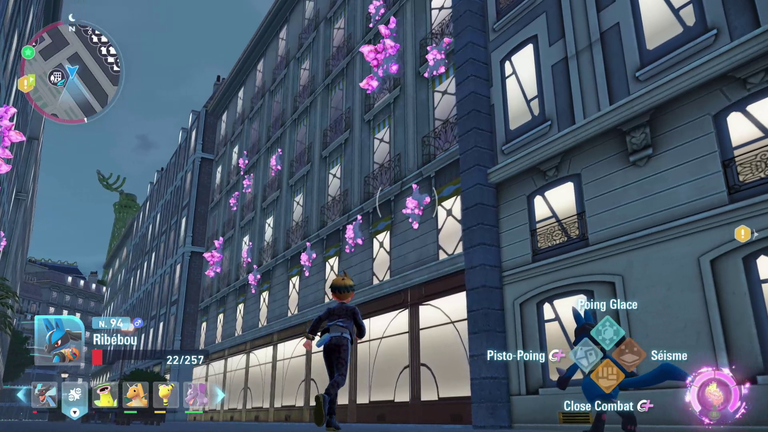Screen dimensions: 768x432
Task: Open the circular city minimap
Action: [71, 72]
